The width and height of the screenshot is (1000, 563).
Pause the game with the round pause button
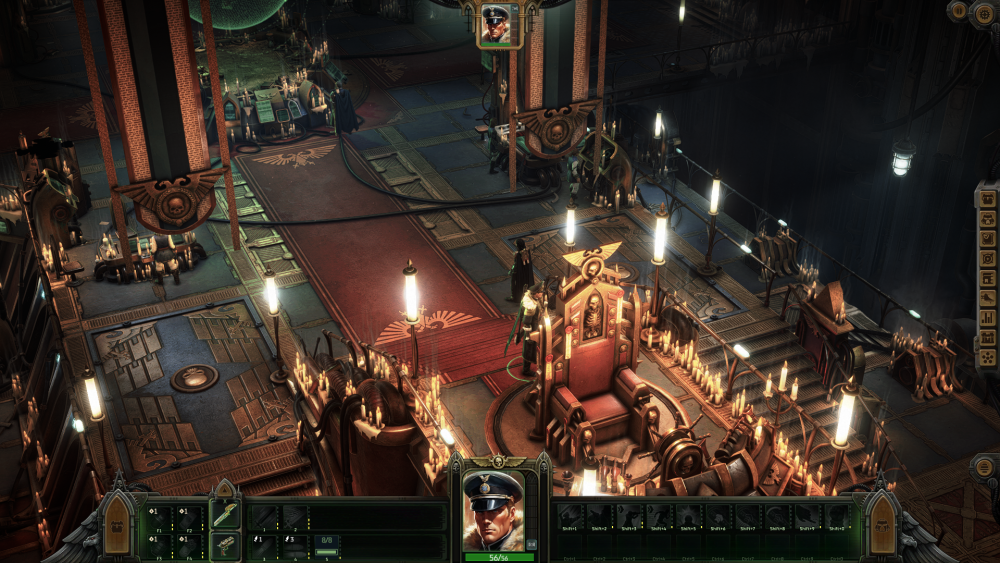(x=958, y=11)
